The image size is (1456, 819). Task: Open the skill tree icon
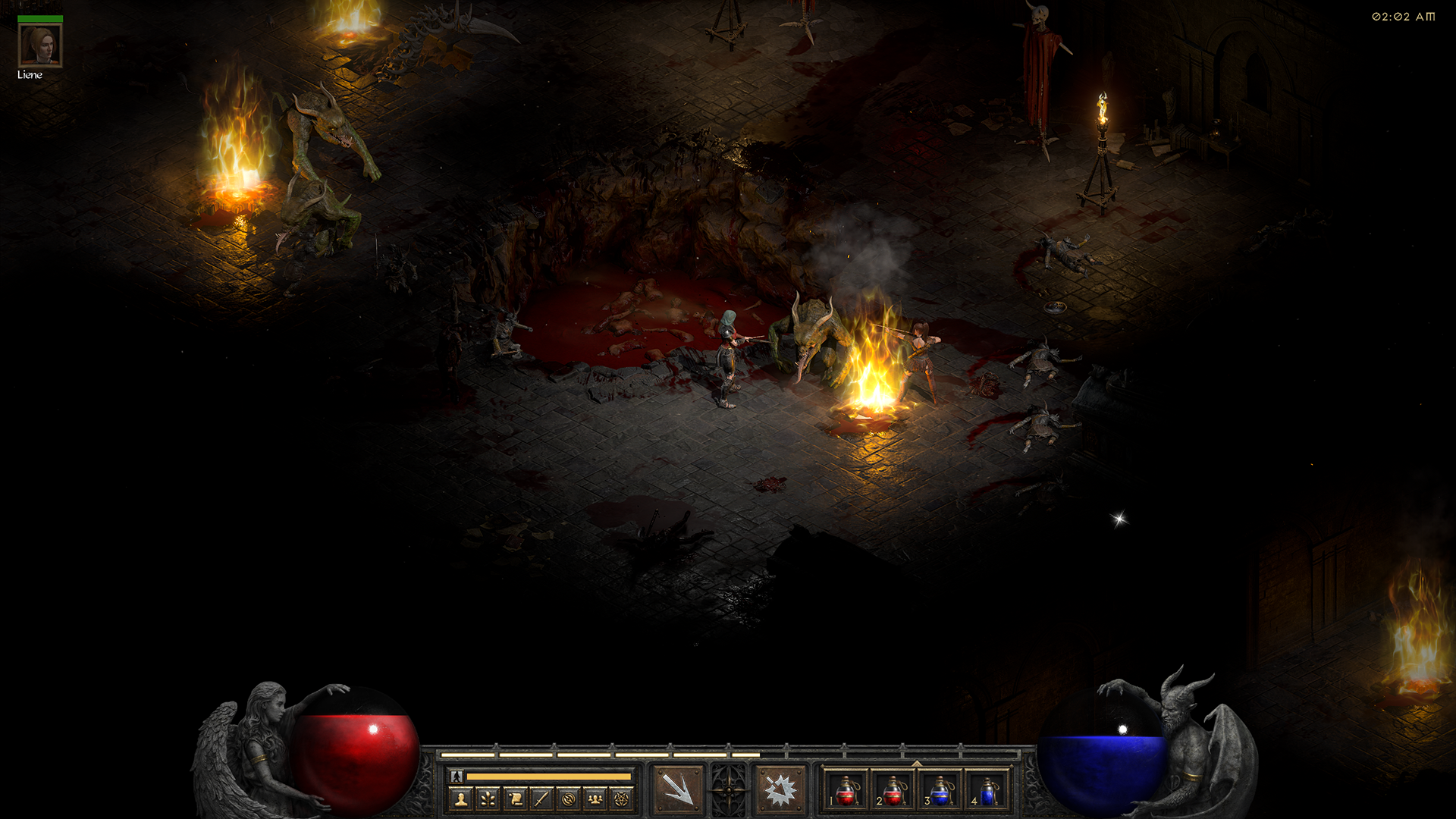click(x=488, y=799)
